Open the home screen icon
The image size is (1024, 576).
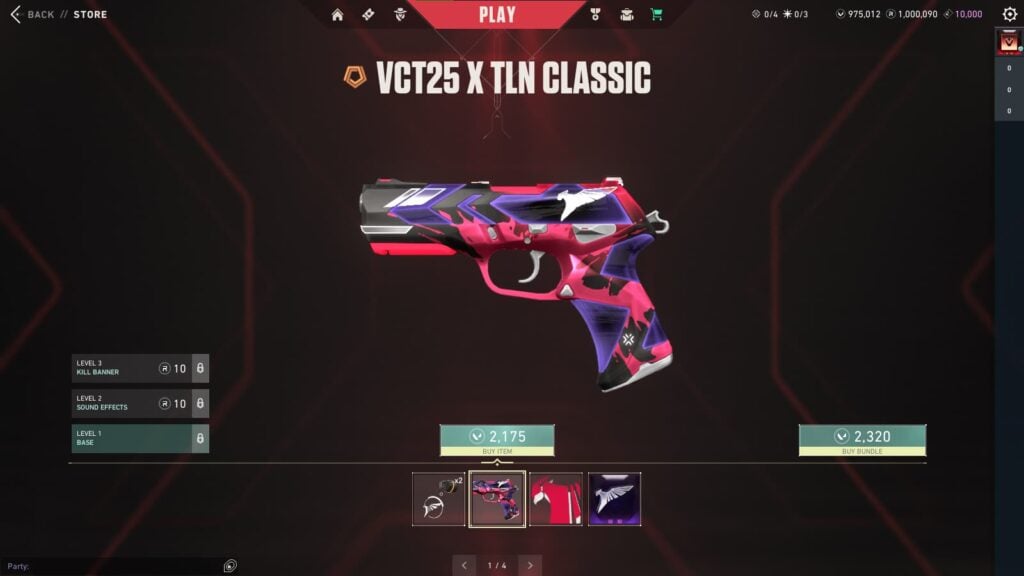337,15
